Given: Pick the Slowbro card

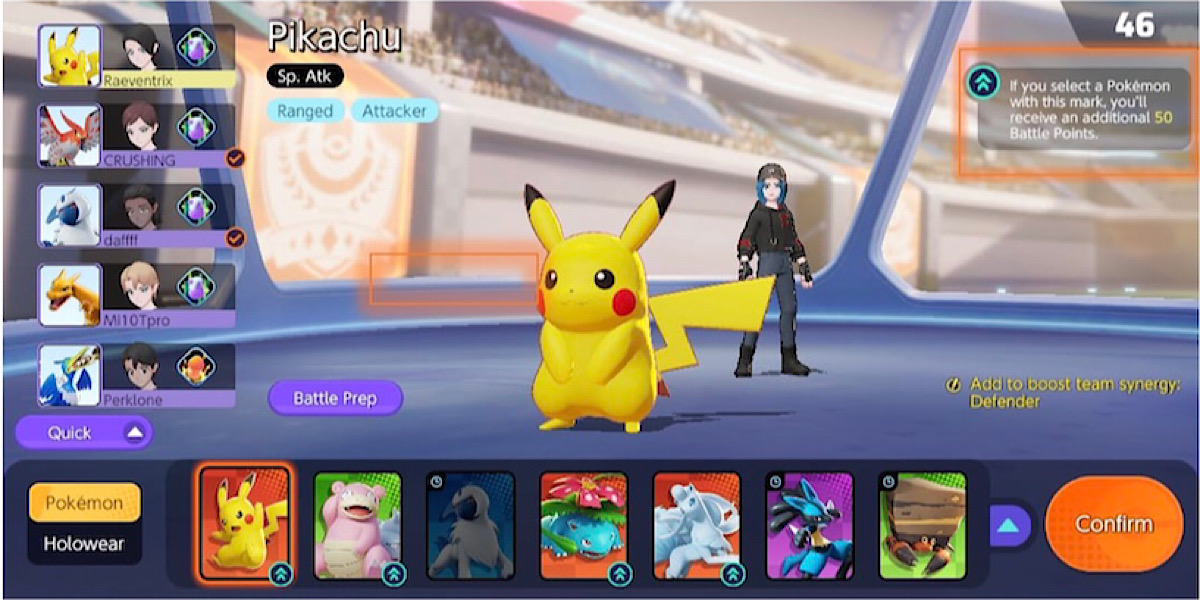Looking at the screenshot, I should click(357, 524).
